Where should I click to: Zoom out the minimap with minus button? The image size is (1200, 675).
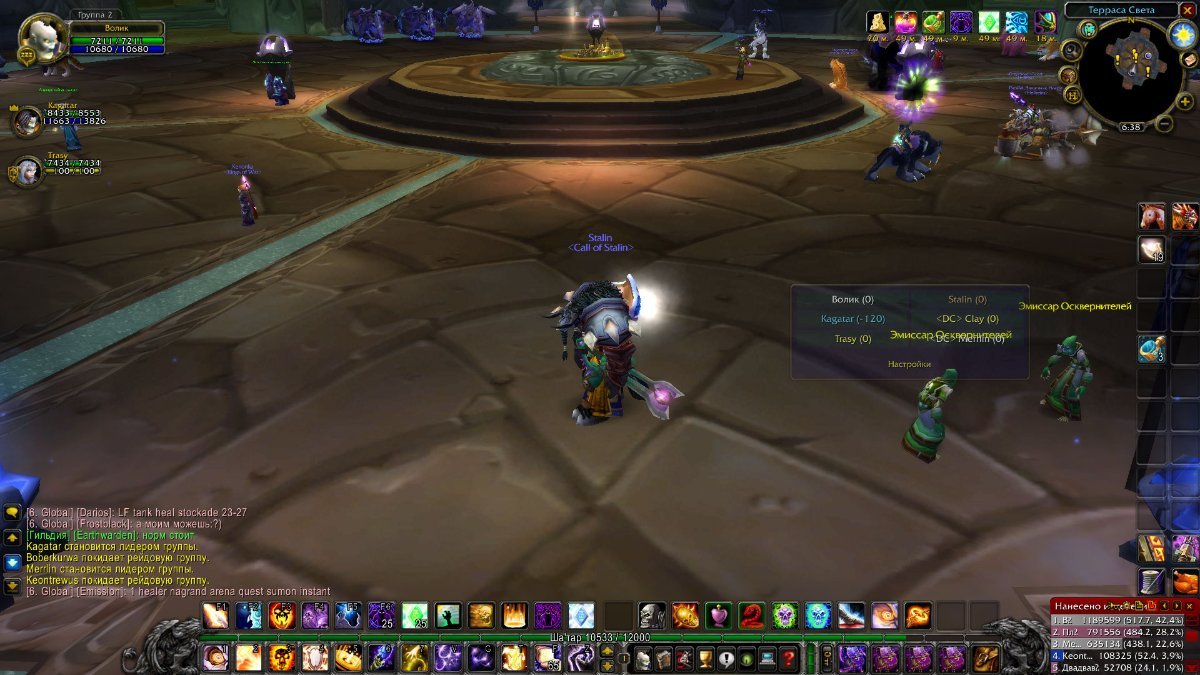[x=1163, y=124]
